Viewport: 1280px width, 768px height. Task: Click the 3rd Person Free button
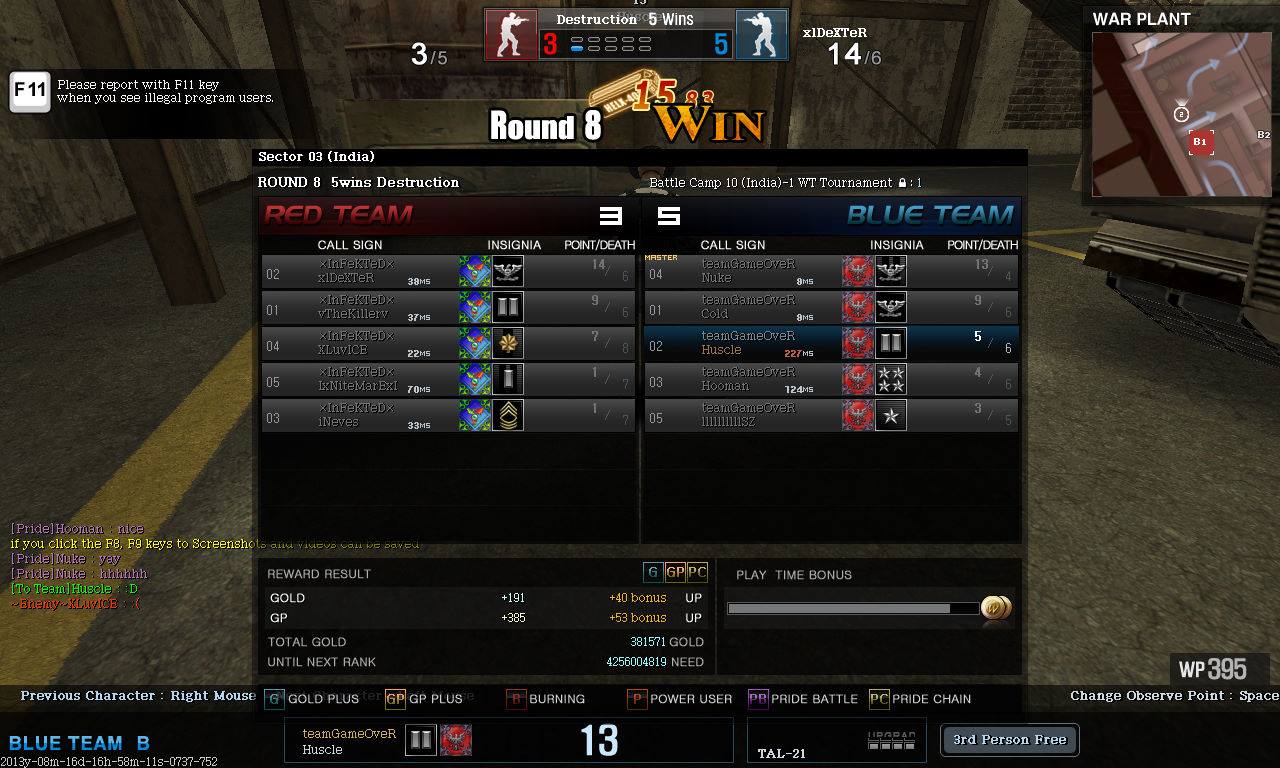(x=1009, y=740)
